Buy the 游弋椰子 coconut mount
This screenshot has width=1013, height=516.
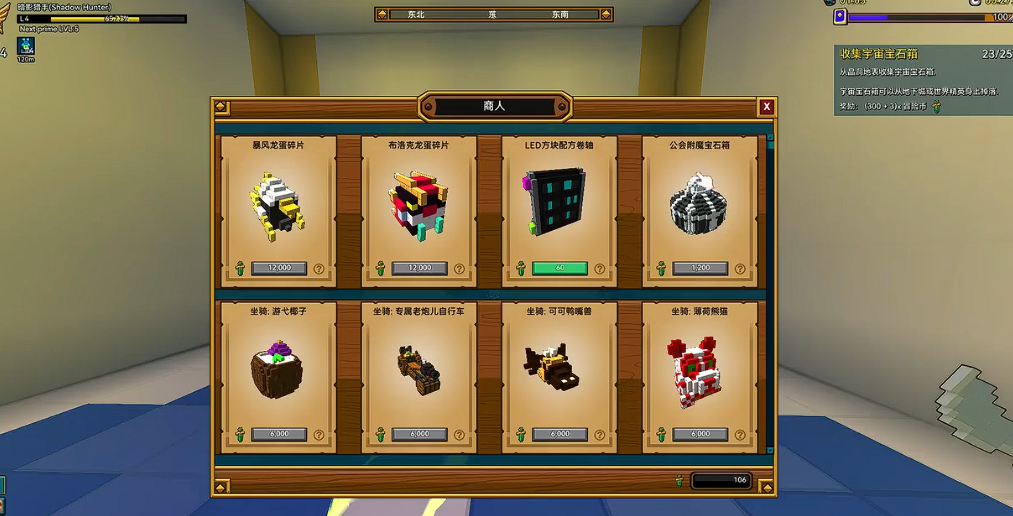pos(279,434)
